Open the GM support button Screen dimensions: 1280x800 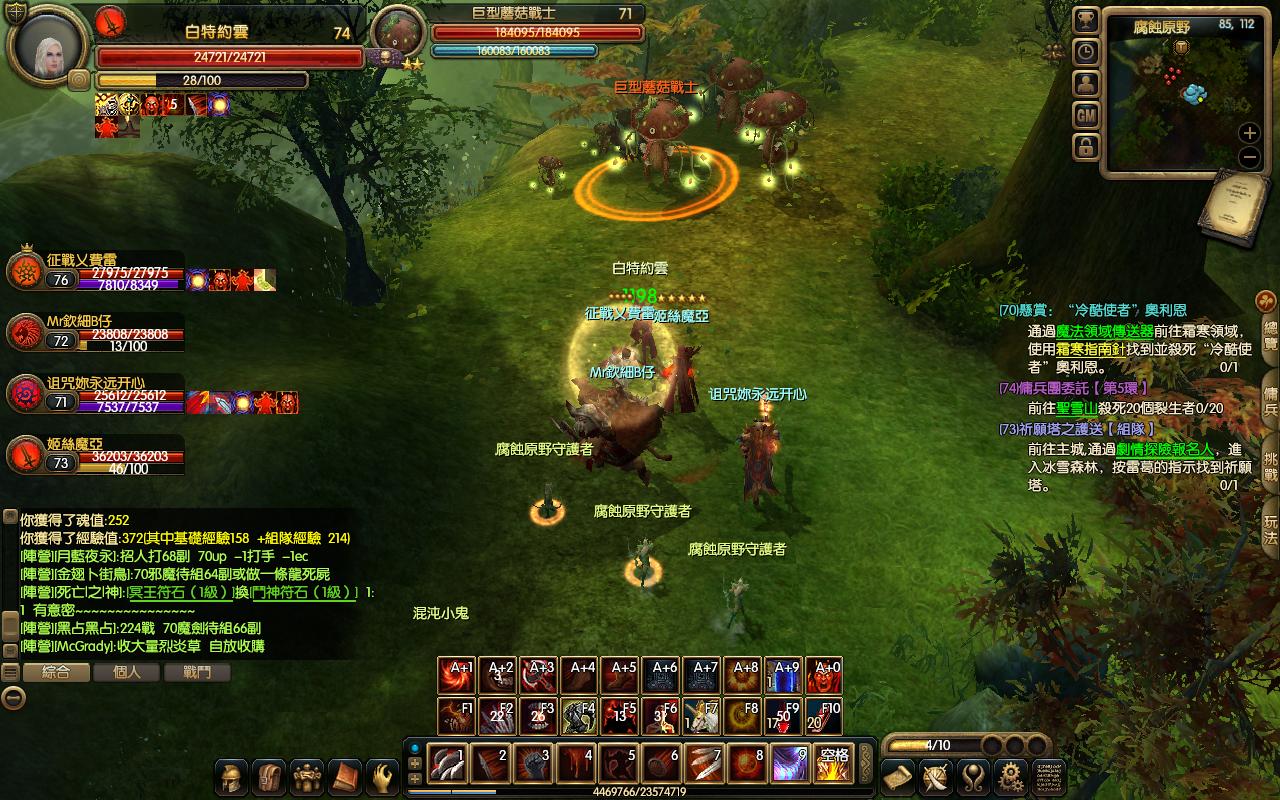tap(1086, 116)
